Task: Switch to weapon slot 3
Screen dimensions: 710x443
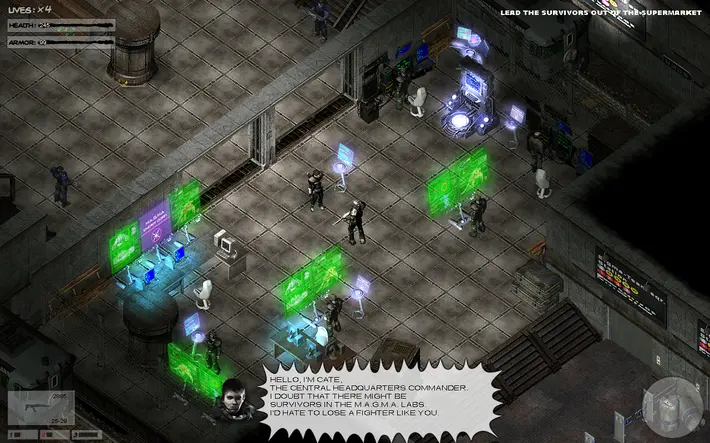Action: click(x=88, y=435)
